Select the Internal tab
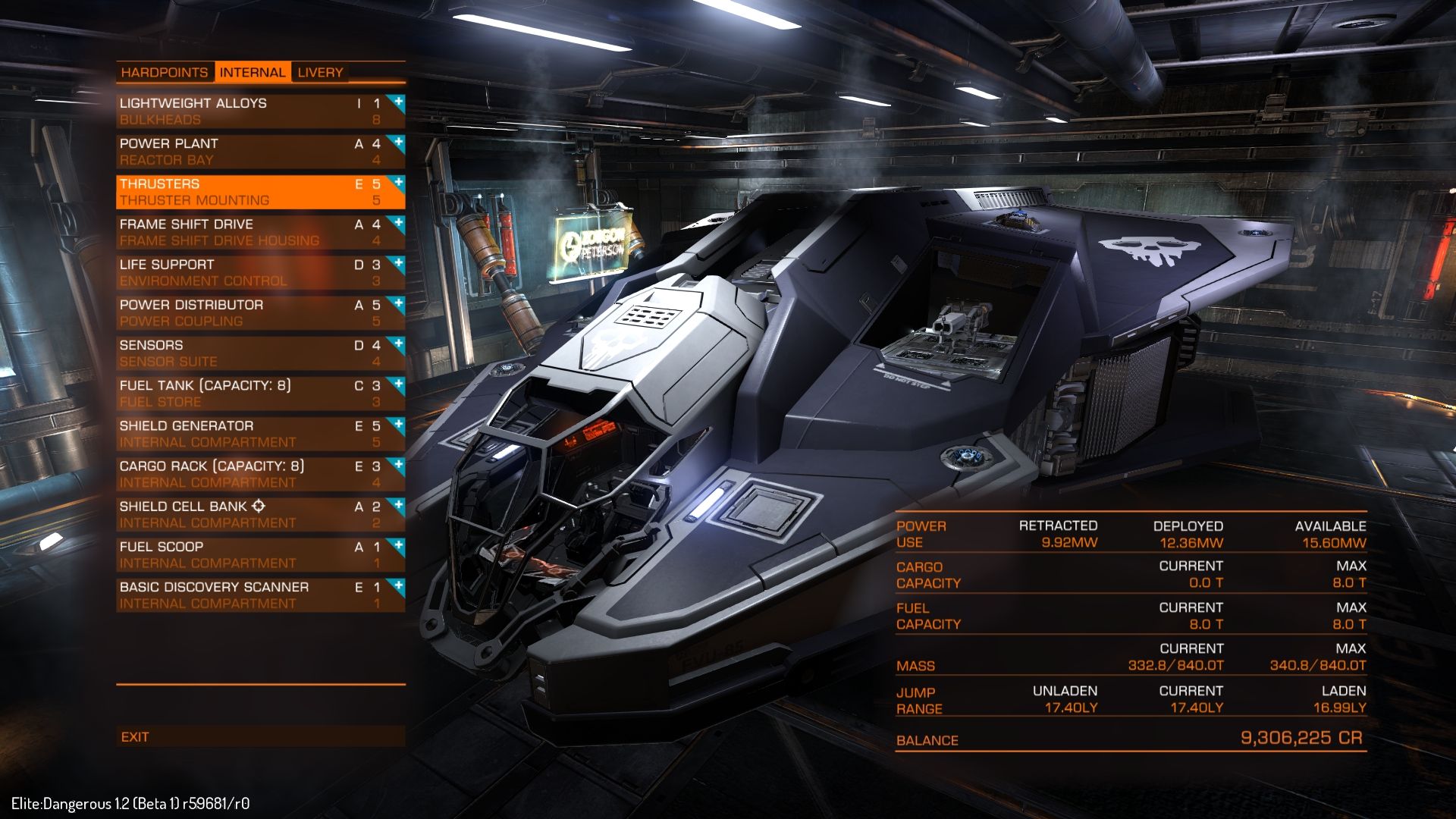Image resolution: width=1456 pixels, height=819 pixels. 253,73
